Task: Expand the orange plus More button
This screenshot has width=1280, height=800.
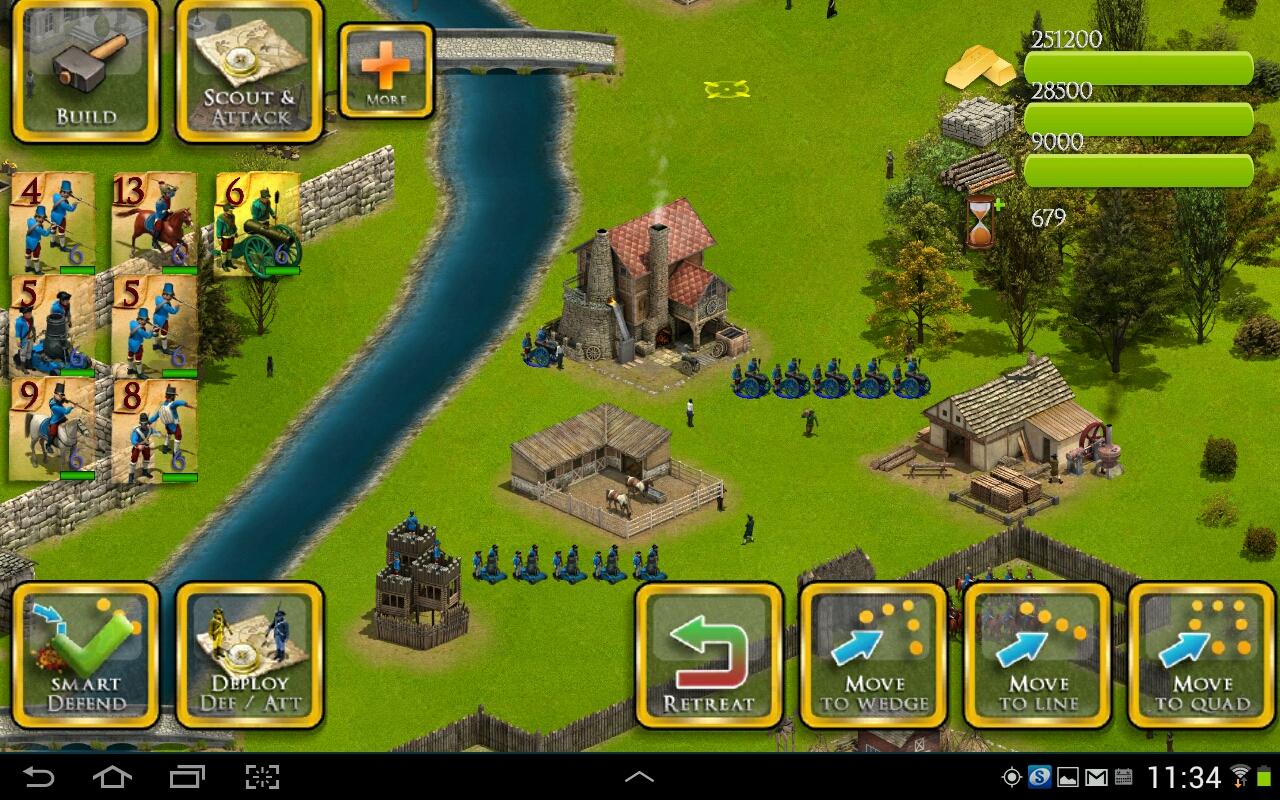Action: point(386,70)
